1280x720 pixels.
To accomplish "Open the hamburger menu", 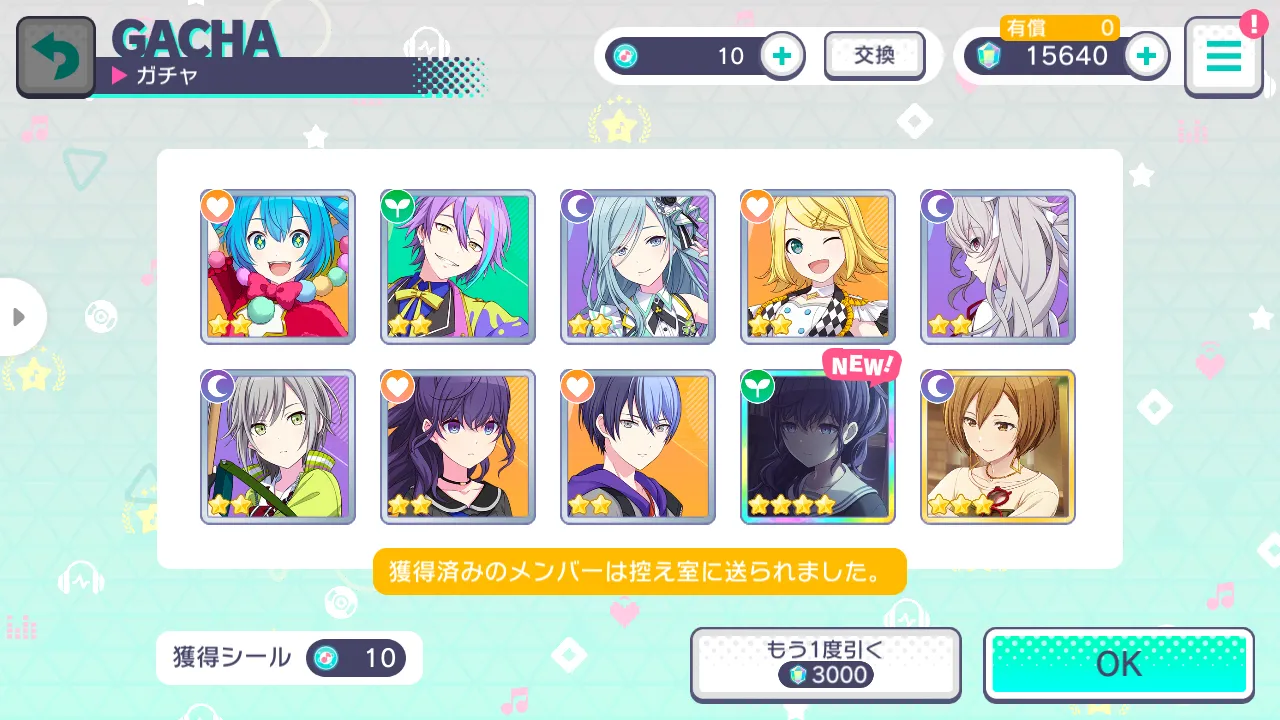I will click(1223, 57).
